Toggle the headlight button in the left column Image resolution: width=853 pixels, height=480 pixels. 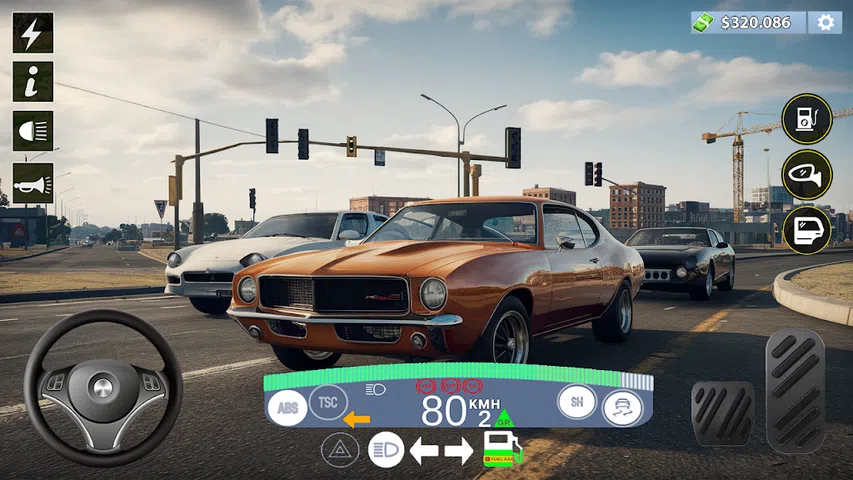(x=33, y=132)
